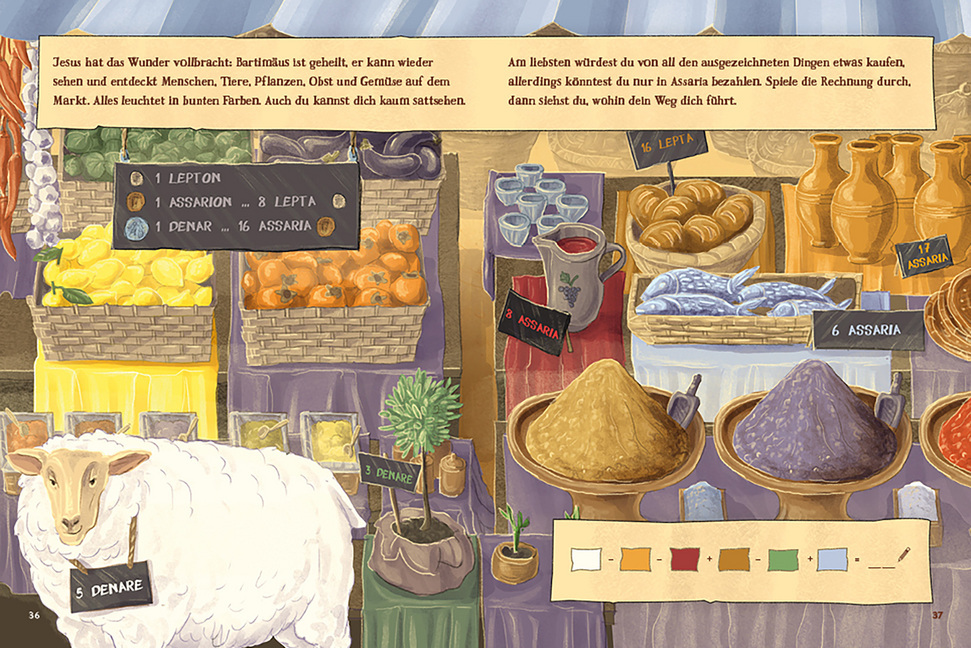Choose the light blue square in the equation
Screen dimensions: 971x648
click(x=832, y=559)
